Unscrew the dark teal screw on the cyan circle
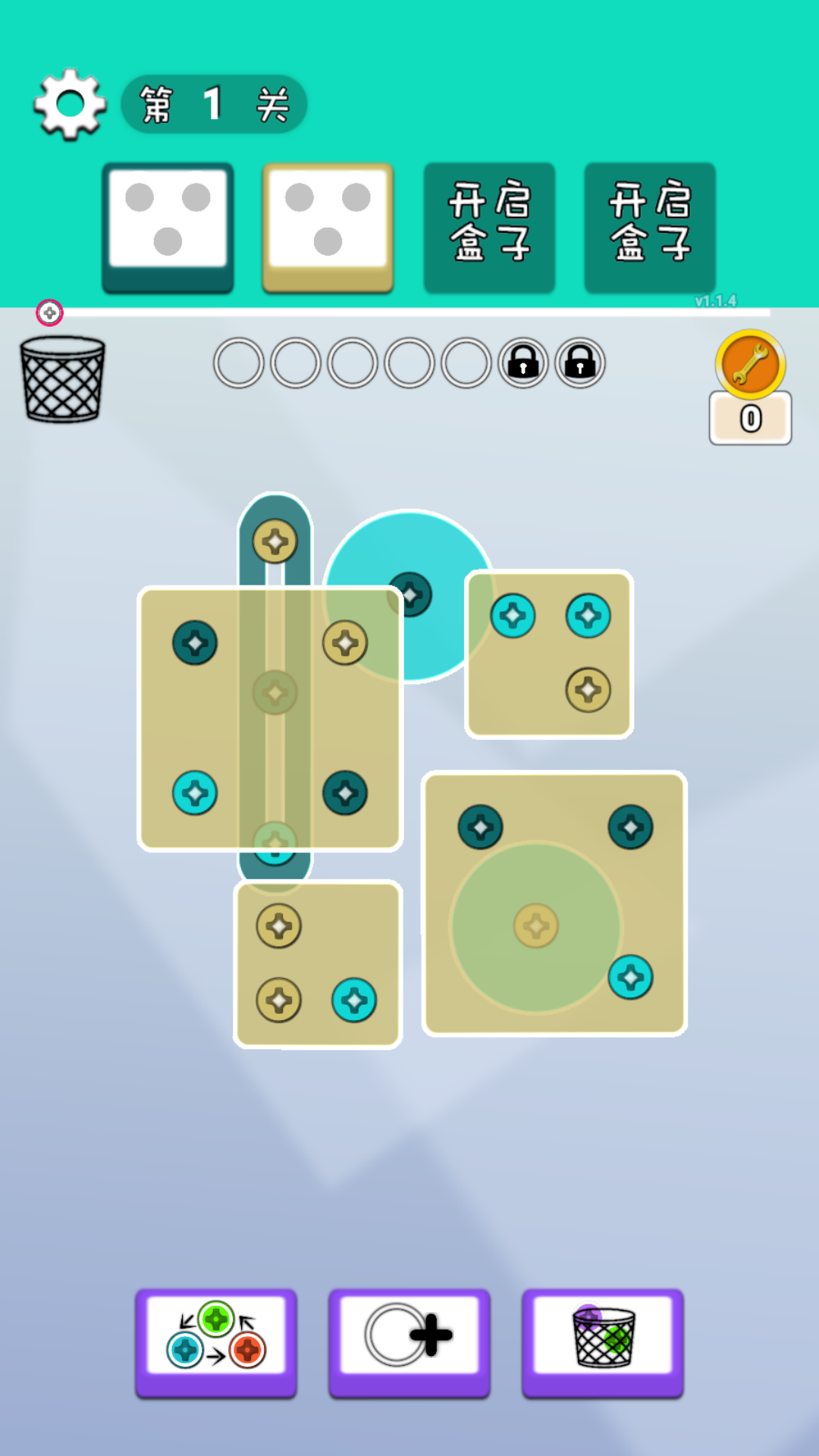This screenshot has height=1456, width=819. point(410,595)
